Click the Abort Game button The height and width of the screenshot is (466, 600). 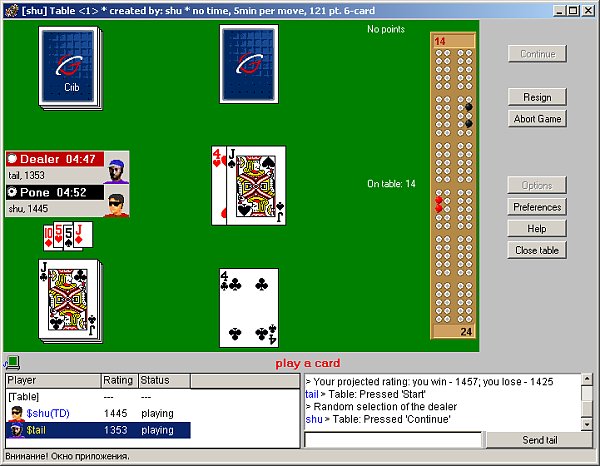tap(537, 119)
